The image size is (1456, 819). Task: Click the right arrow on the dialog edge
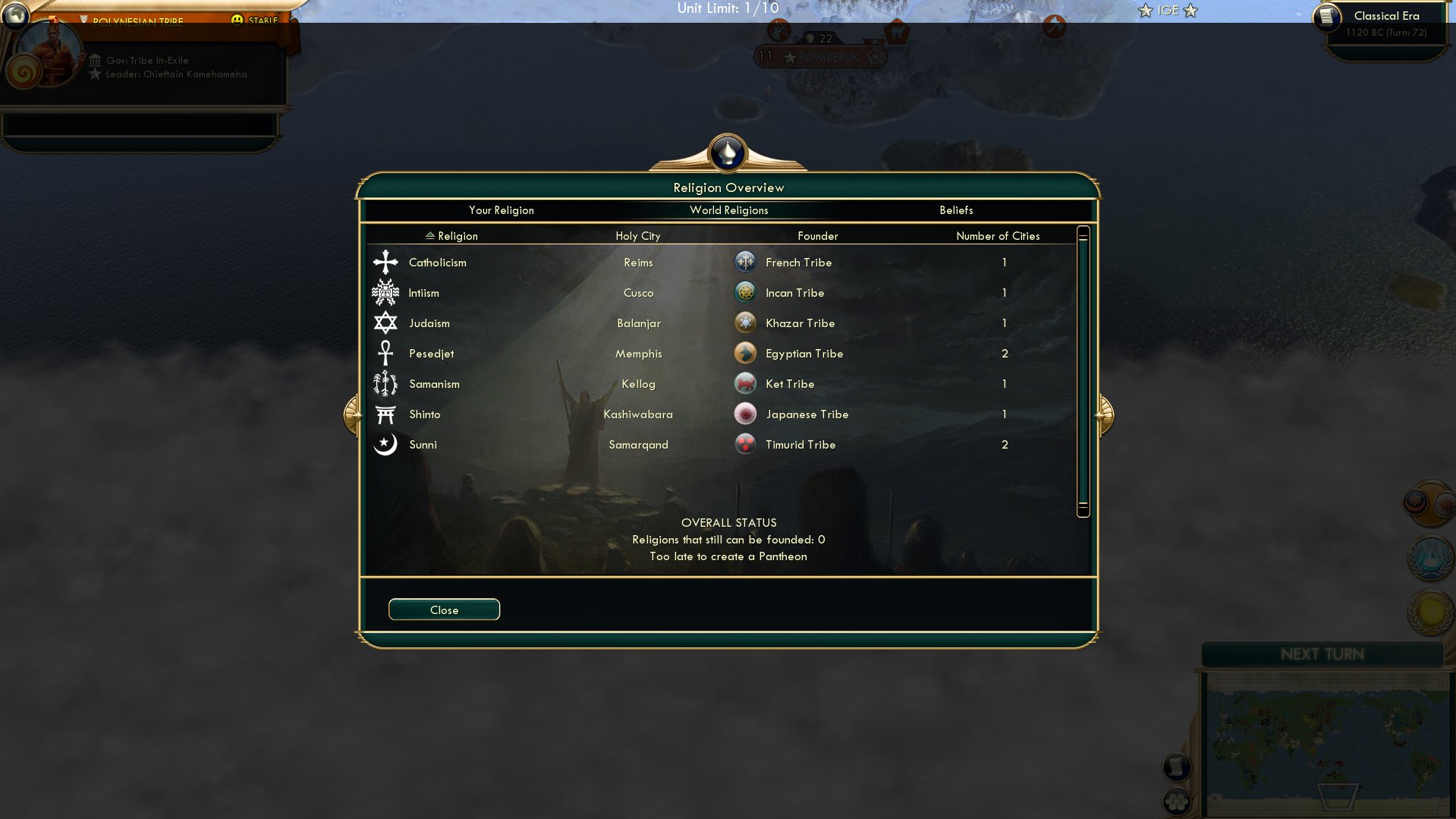point(1104,414)
